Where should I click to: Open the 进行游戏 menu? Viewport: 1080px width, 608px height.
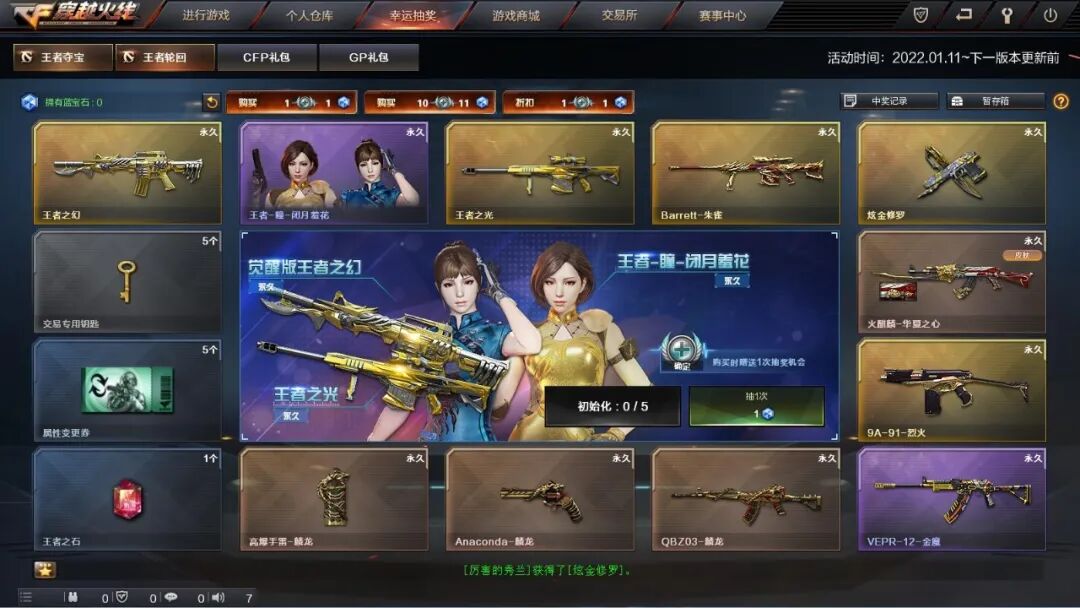(x=206, y=16)
